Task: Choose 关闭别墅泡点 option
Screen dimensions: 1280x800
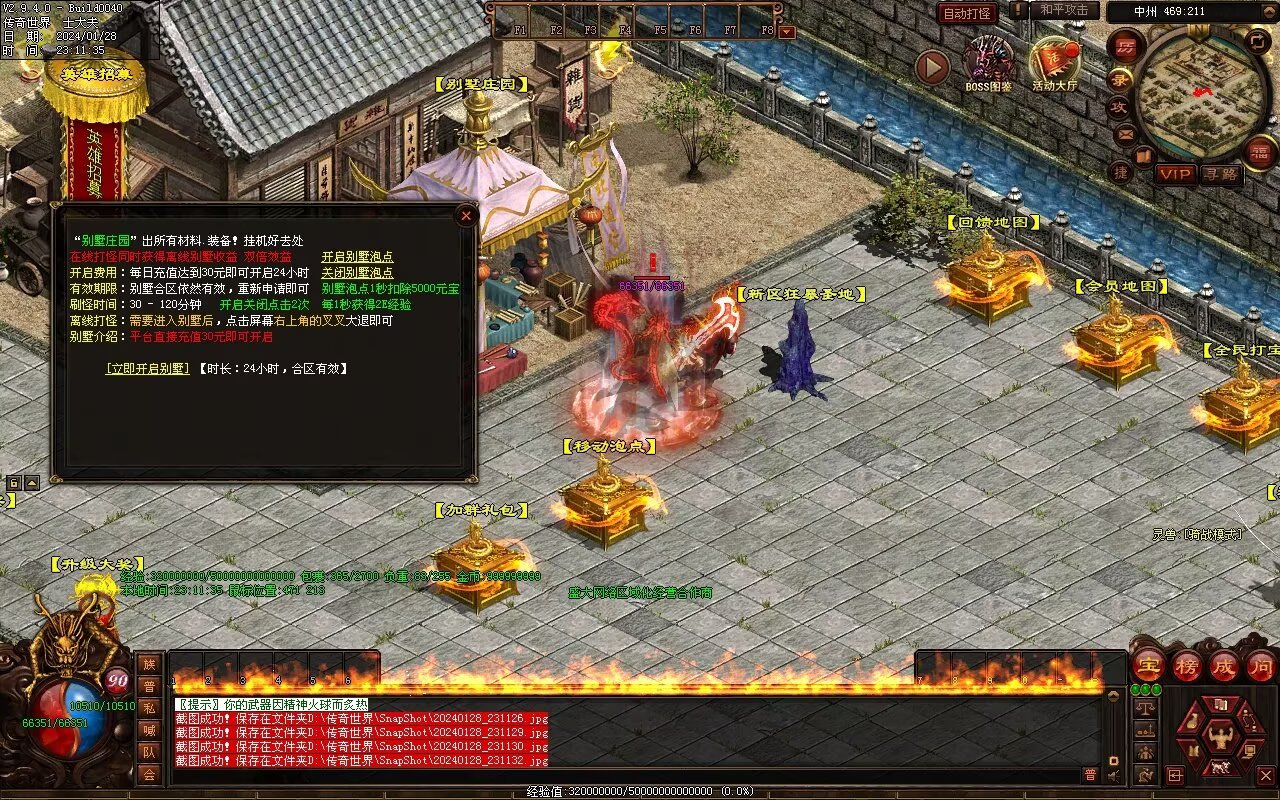Action: pos(357,272)
